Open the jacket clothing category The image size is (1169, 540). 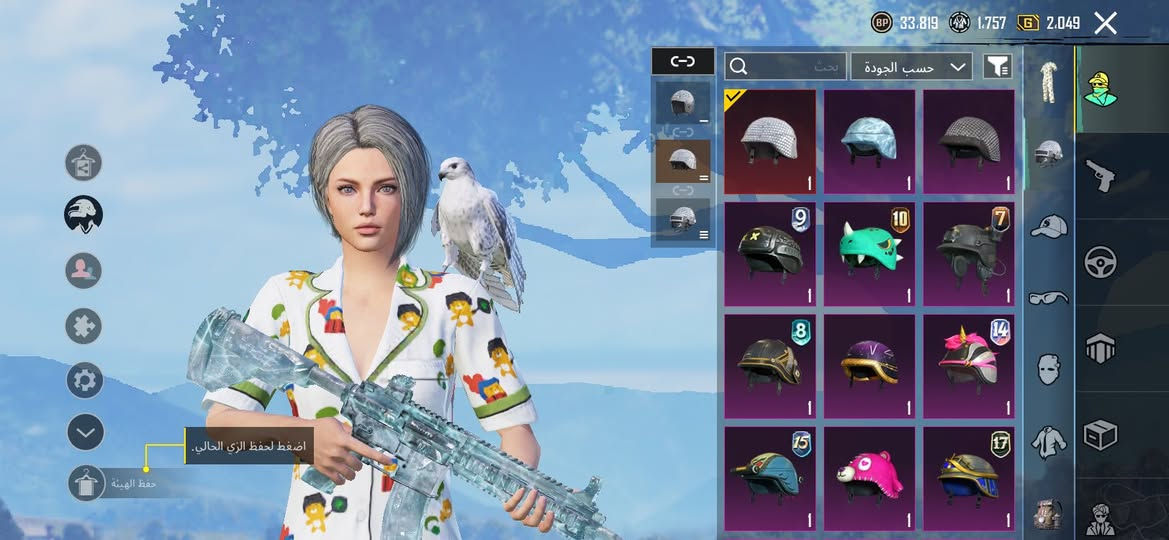tap(1048, 441)
